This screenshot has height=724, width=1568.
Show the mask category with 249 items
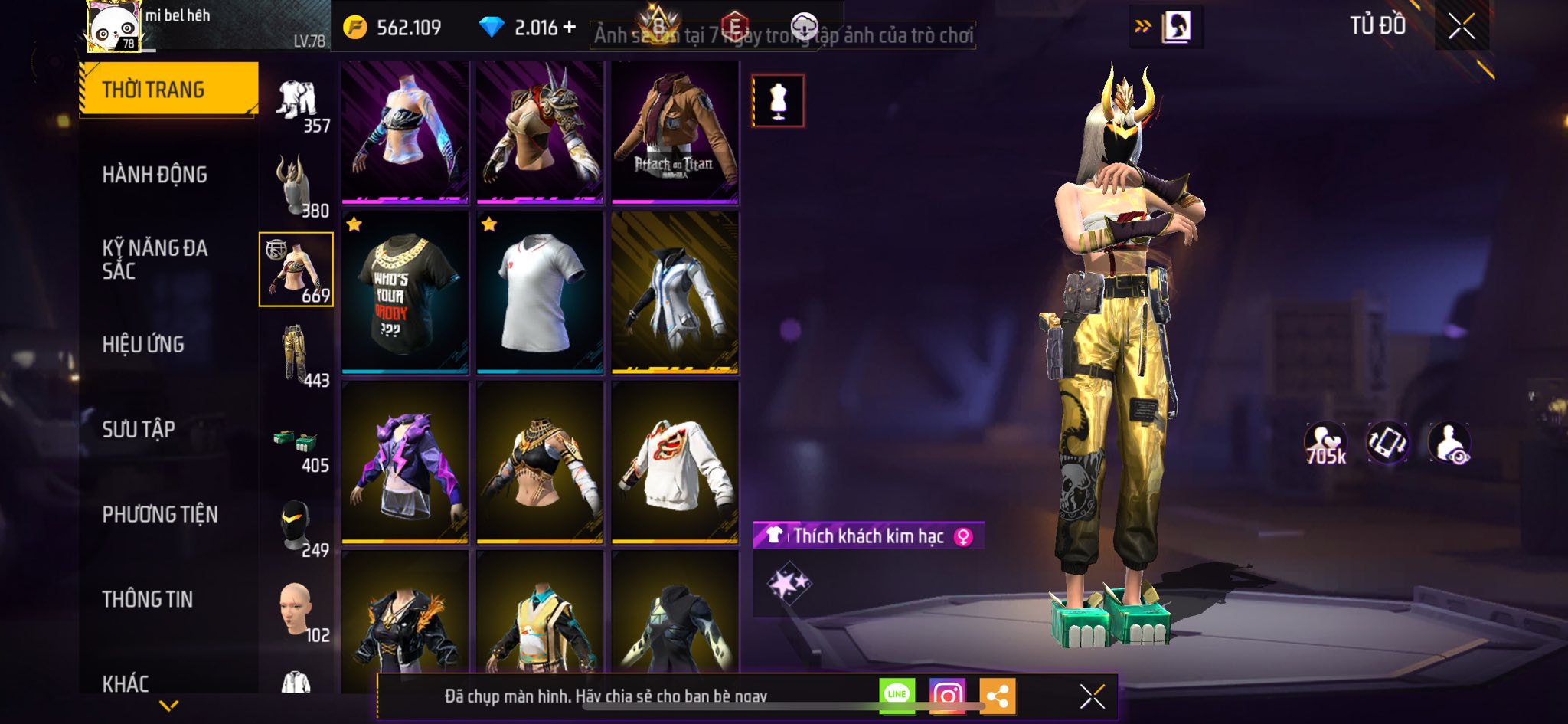point(298,529)
